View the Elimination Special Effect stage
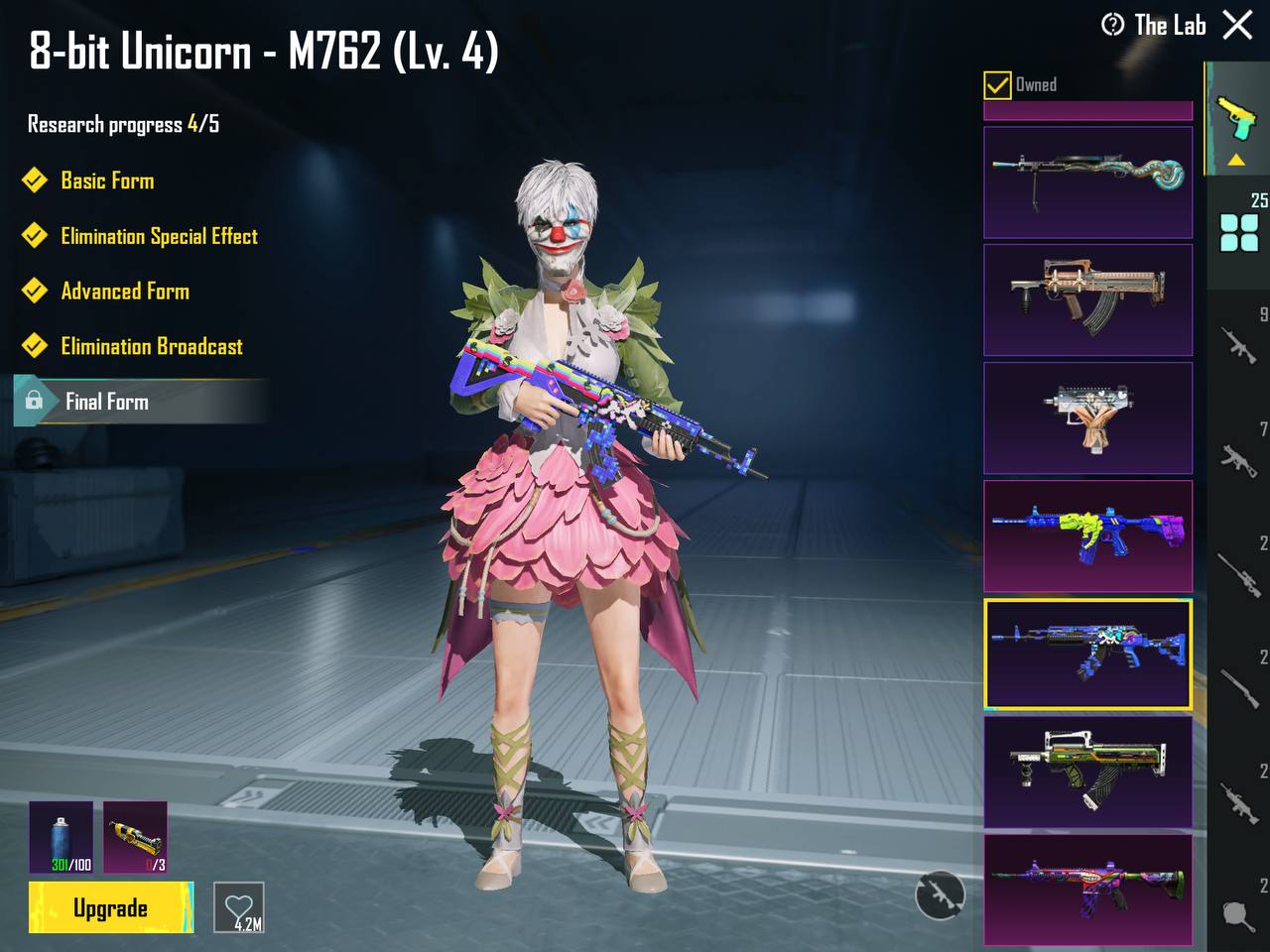The height and width of the screenshot is (952, 1270). pyautogui.click(x=159, y=236)
